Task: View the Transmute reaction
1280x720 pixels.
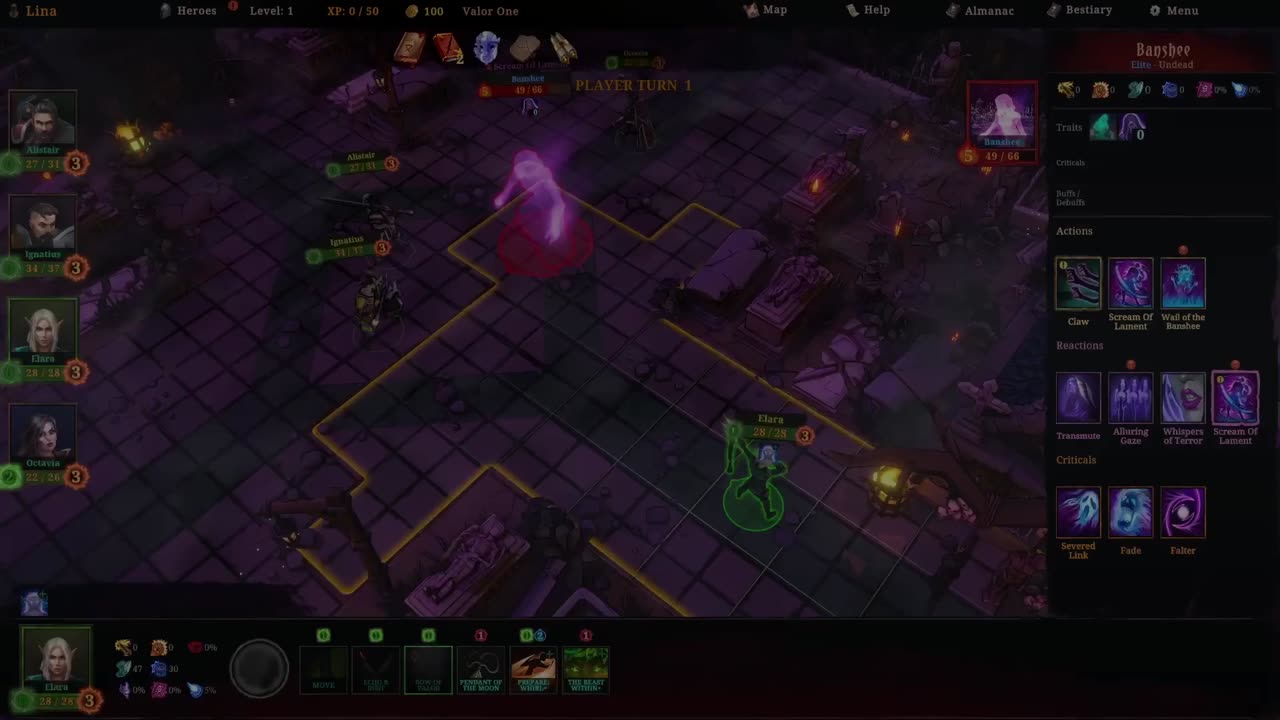Action: (1078, 398)
